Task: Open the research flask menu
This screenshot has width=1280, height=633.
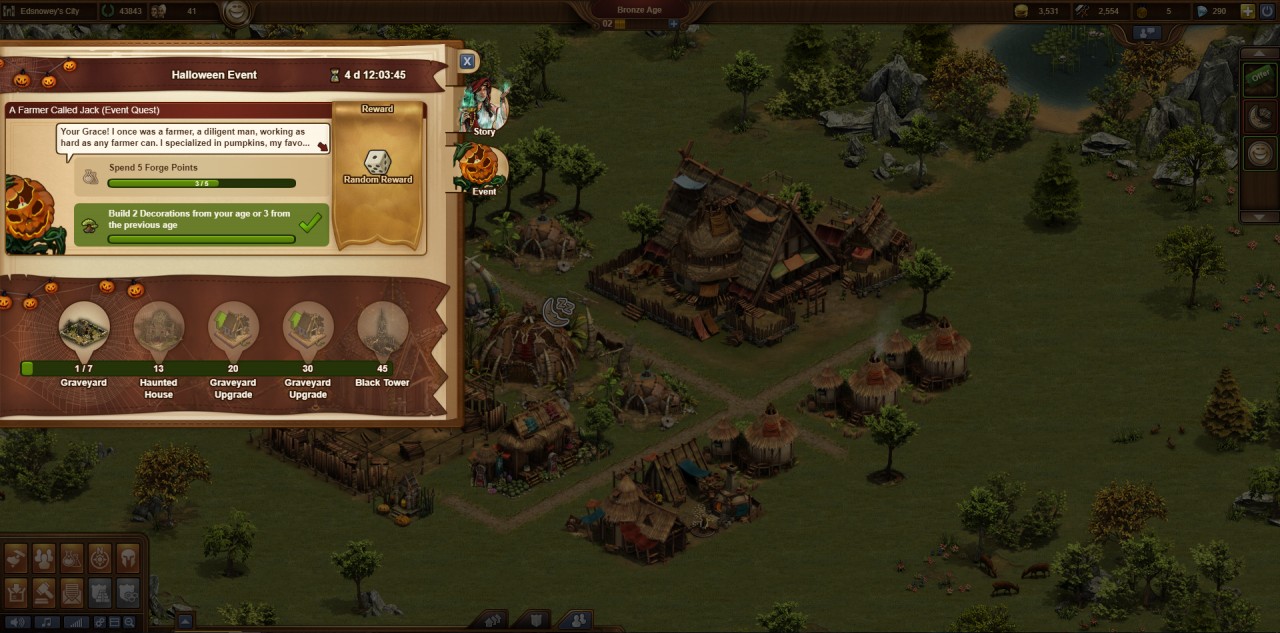Action: point(71,559)
